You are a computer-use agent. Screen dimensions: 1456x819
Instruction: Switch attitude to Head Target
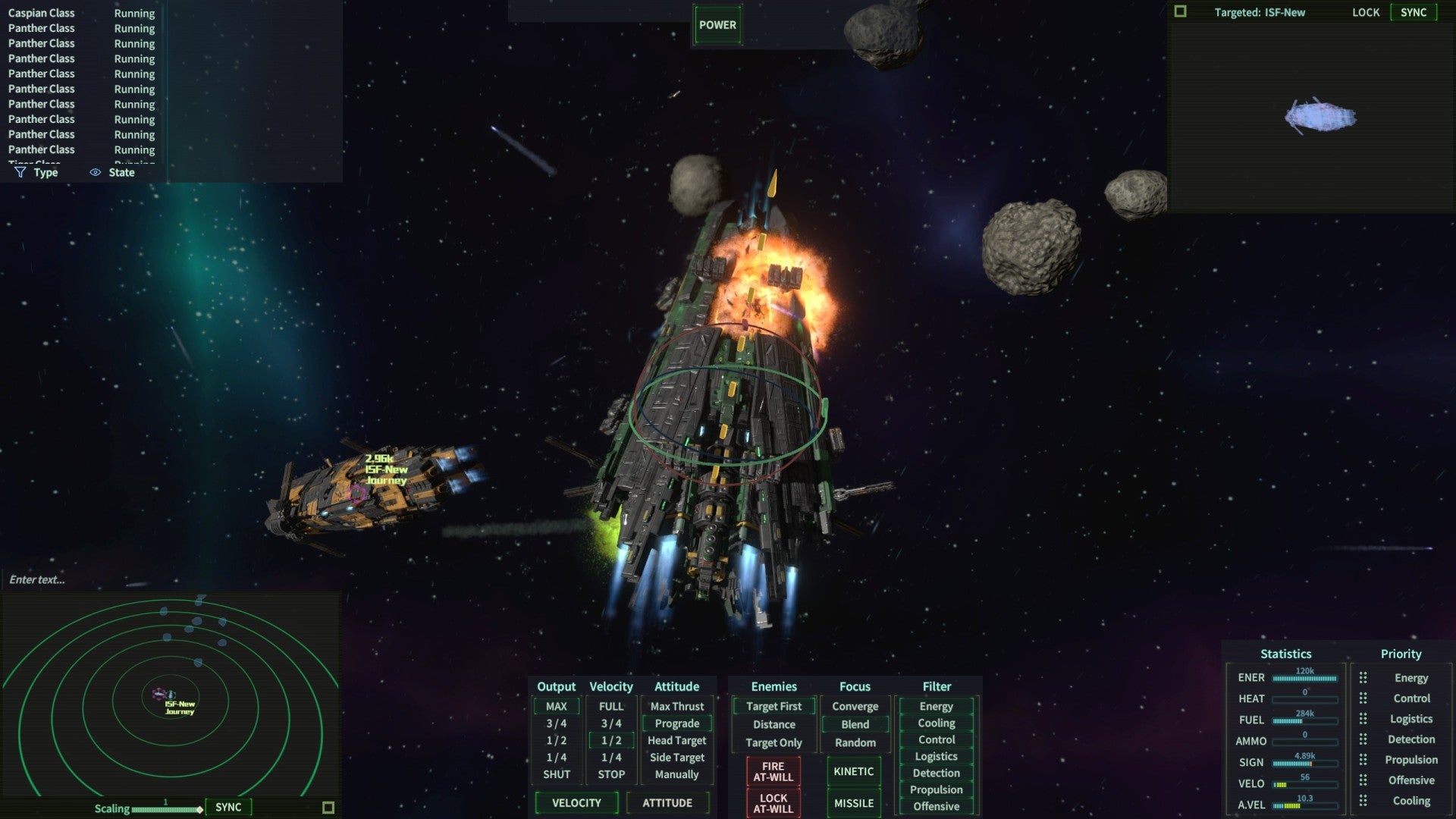(676, 740)
